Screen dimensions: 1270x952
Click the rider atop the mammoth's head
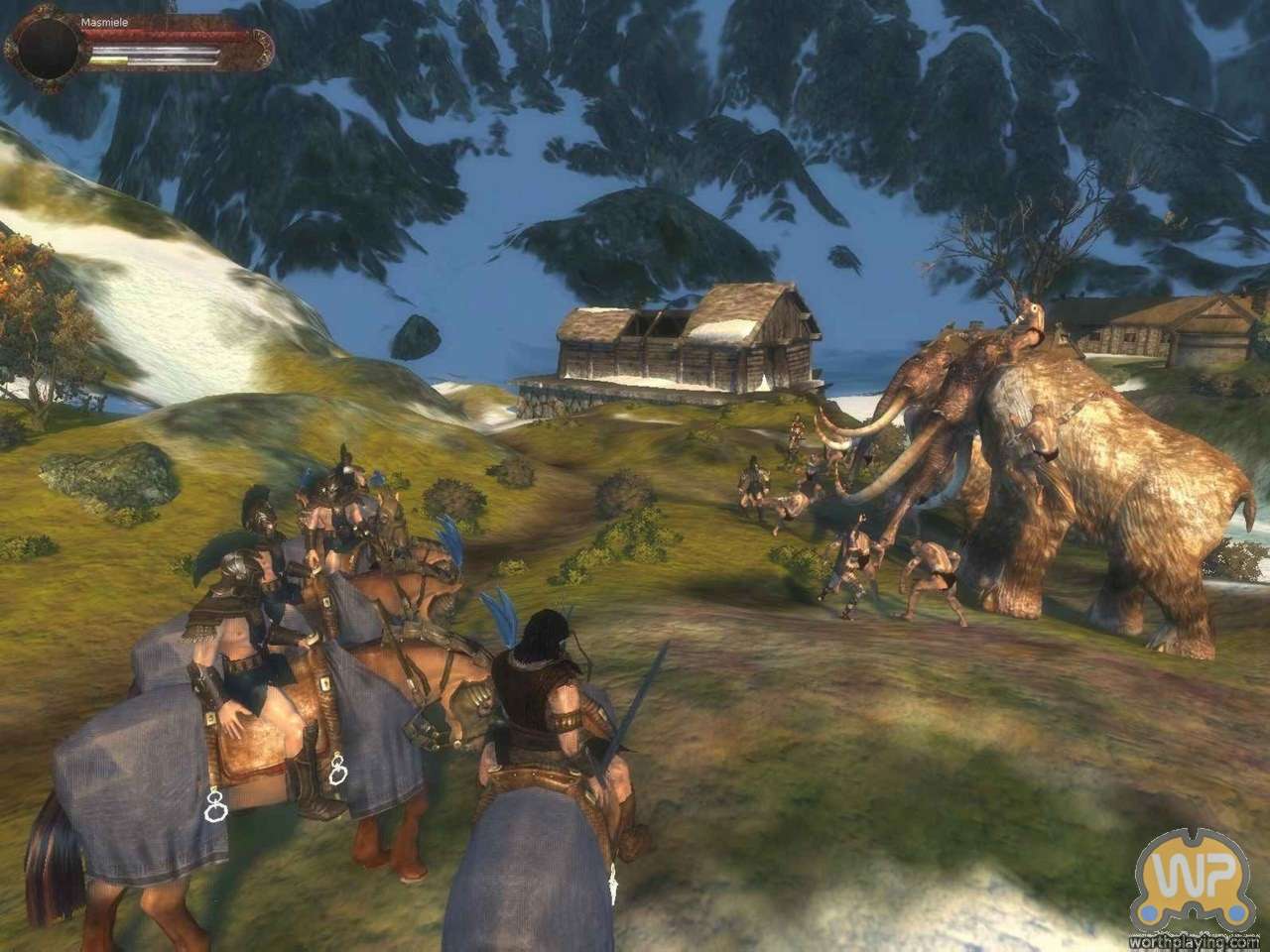point(1027,322)
